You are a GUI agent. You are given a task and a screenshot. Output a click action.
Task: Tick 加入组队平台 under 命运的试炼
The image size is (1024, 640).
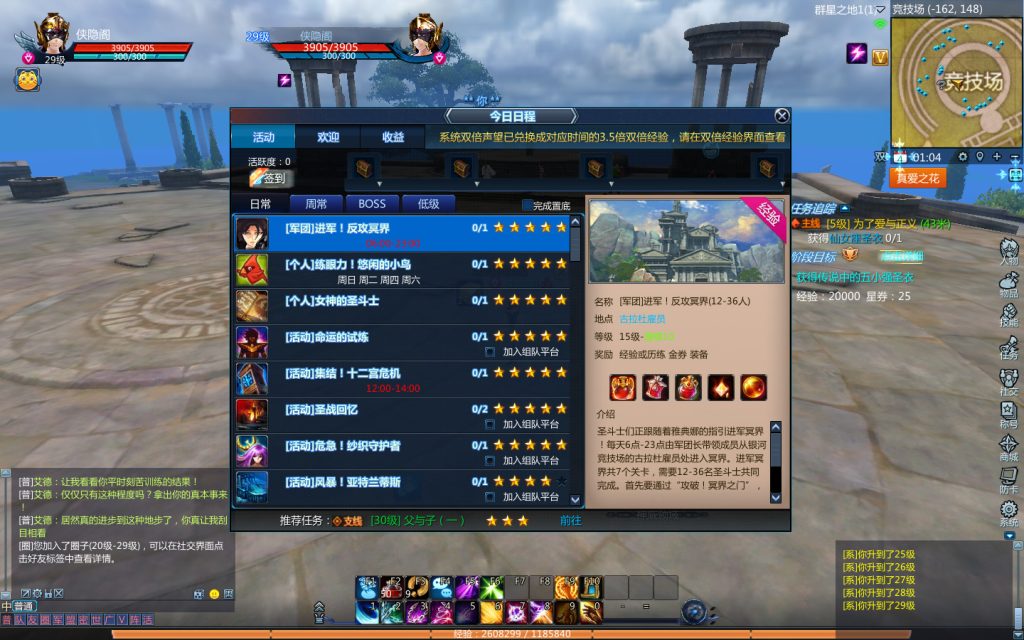click(x=490, y=352)
